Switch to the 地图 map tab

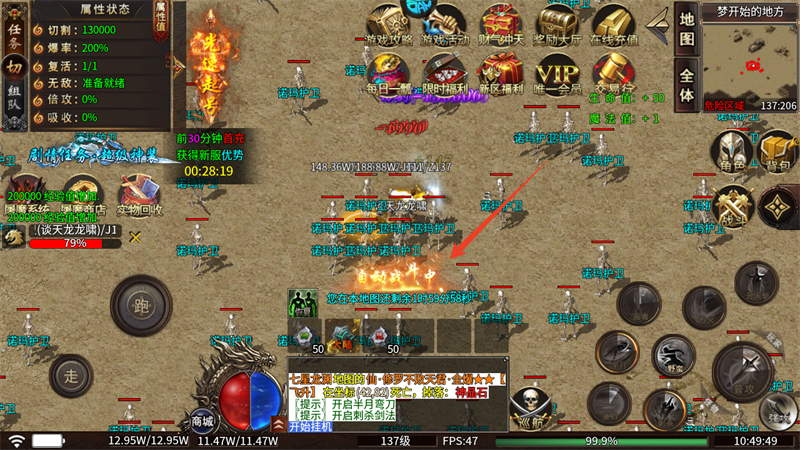coord(687,31)
